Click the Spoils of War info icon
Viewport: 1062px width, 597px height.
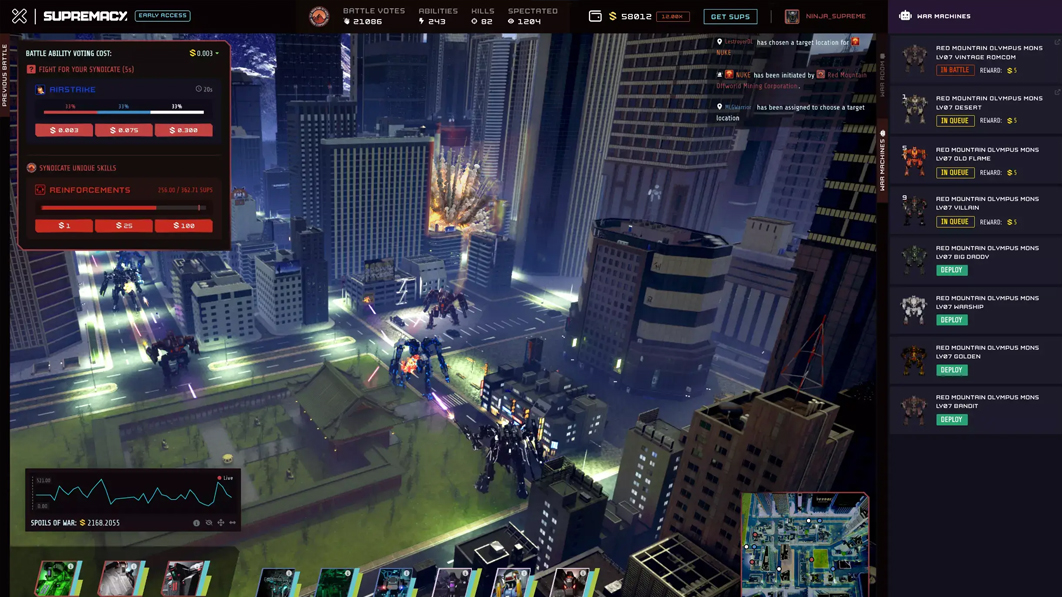pyautogui.click(x=196, y=523)
